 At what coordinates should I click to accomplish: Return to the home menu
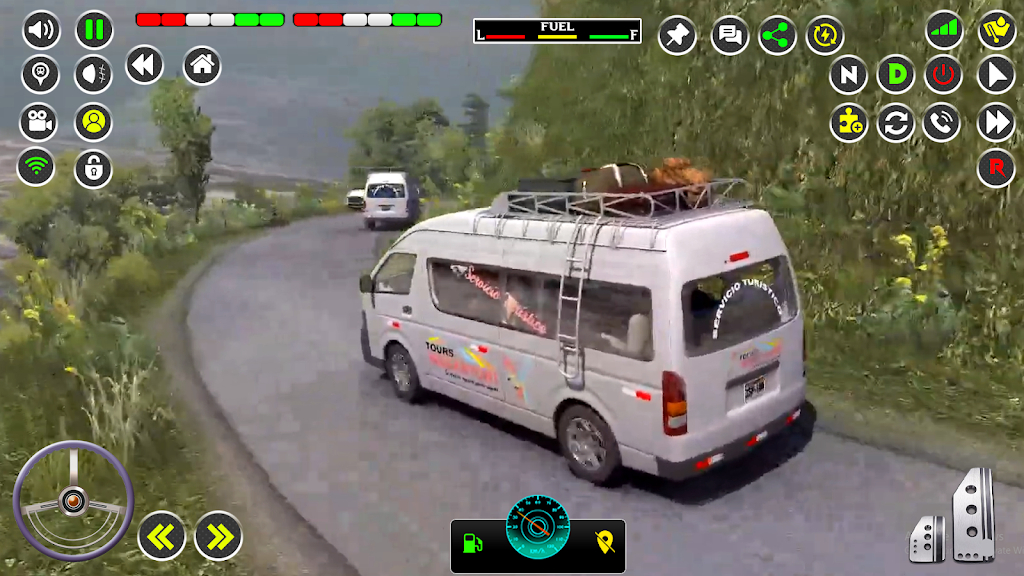(x=202, y=66)
